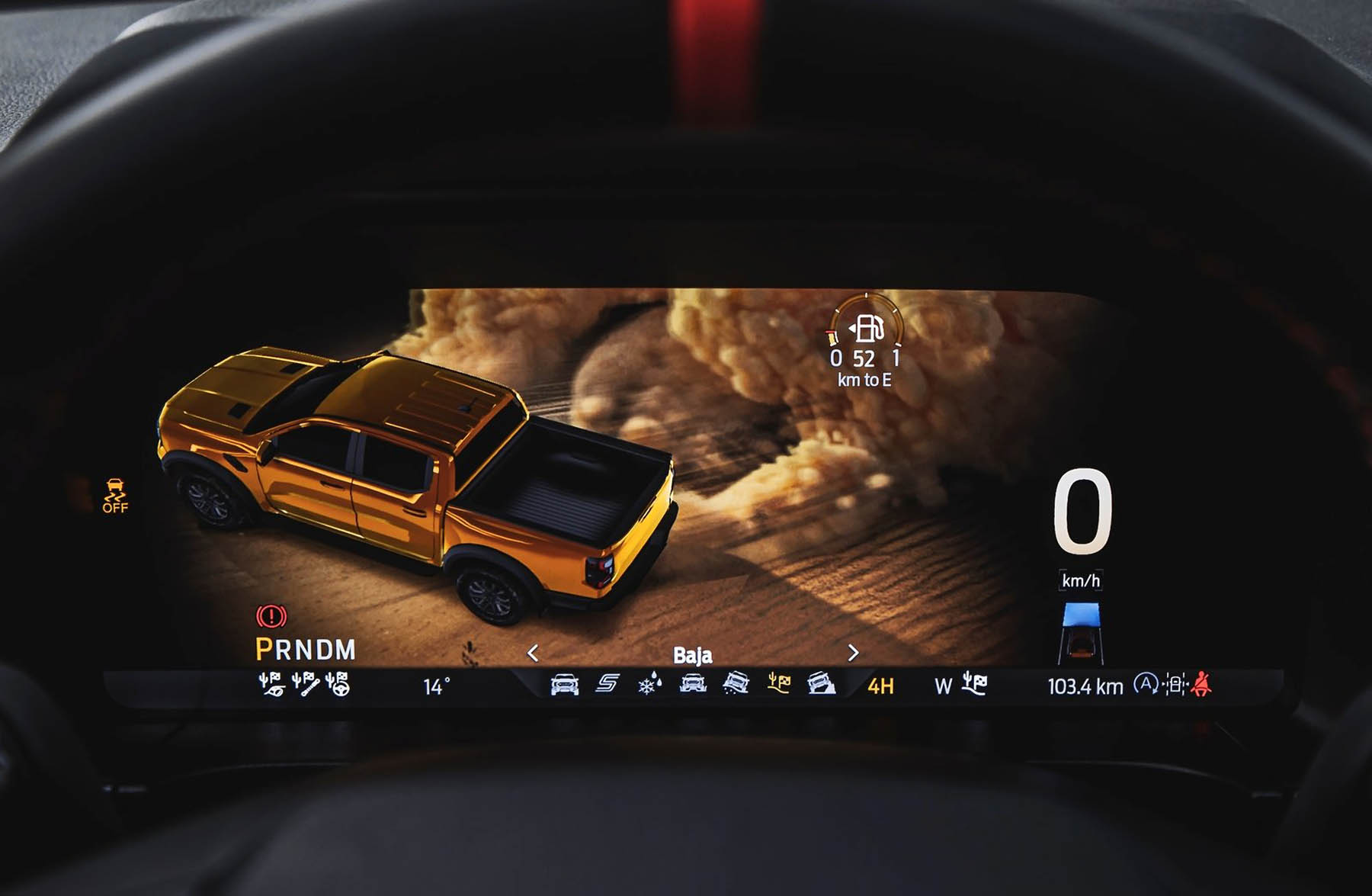The image size is (1372, 896).
Task: Select the Slippery snowflake drive mode
Action: tap(649, 685)
